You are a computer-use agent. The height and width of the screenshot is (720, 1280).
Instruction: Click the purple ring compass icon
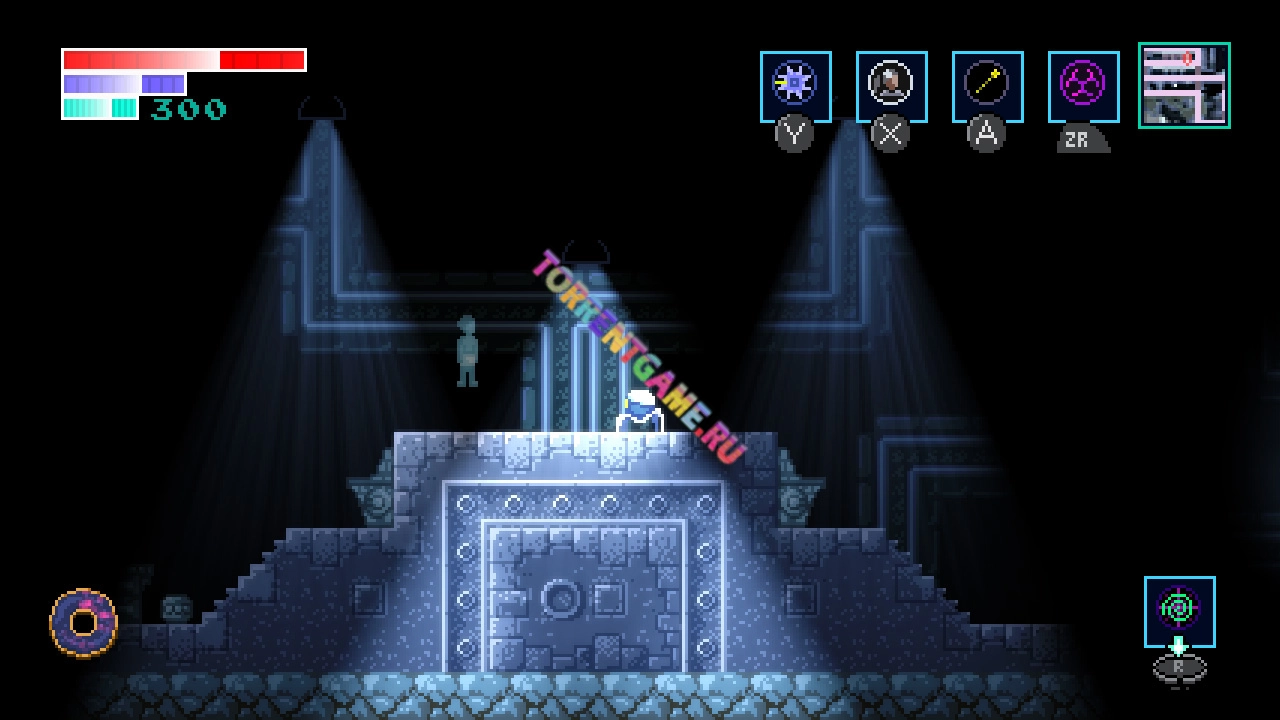tap(83, 623)
